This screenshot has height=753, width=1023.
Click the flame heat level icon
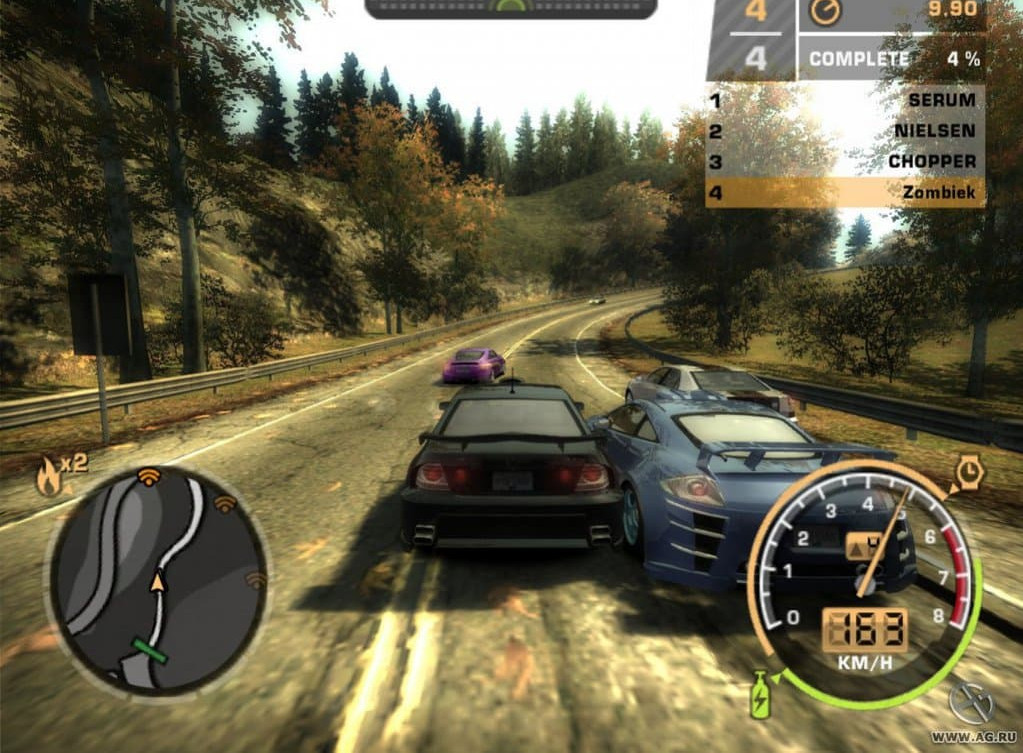pos(48,478)
